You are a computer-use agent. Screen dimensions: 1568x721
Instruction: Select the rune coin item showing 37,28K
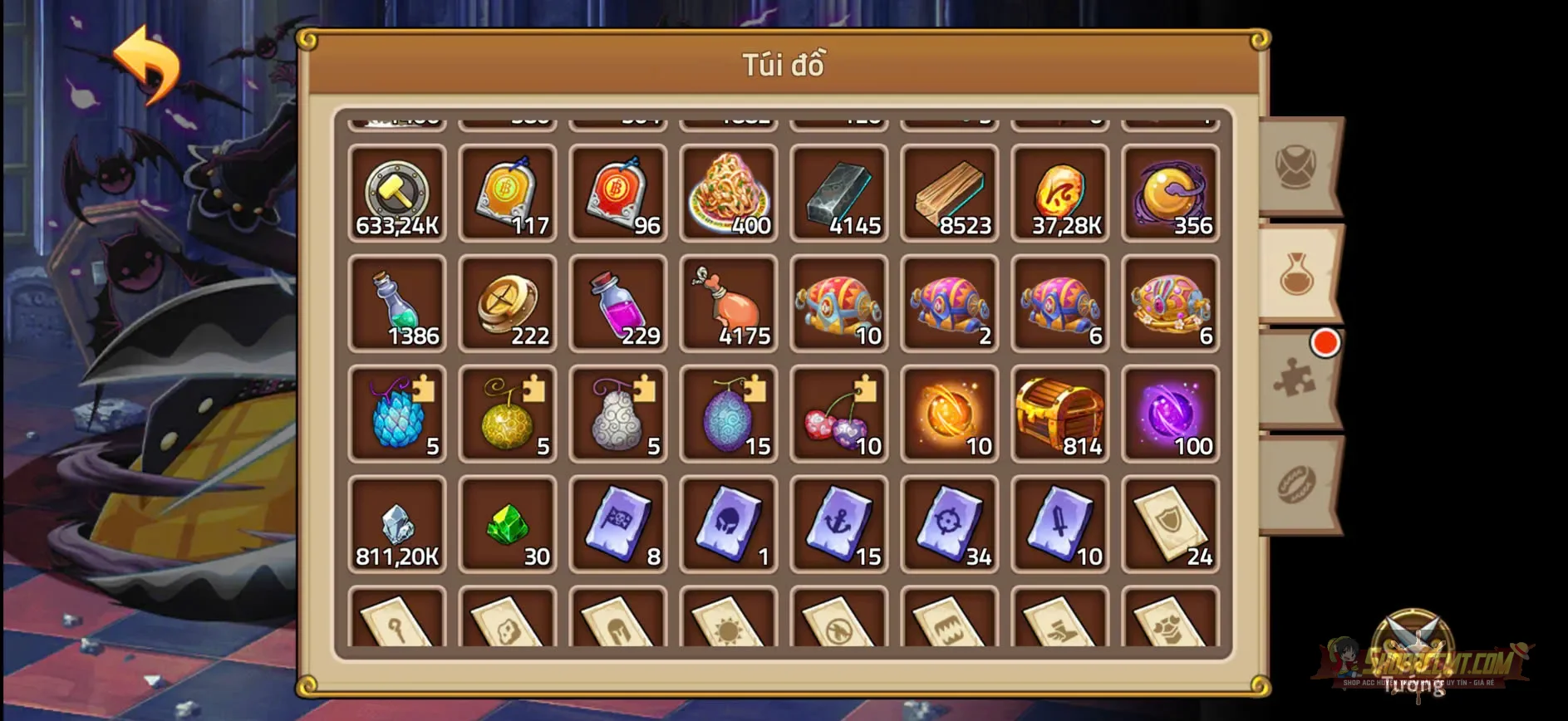[x=1060, y=193]
